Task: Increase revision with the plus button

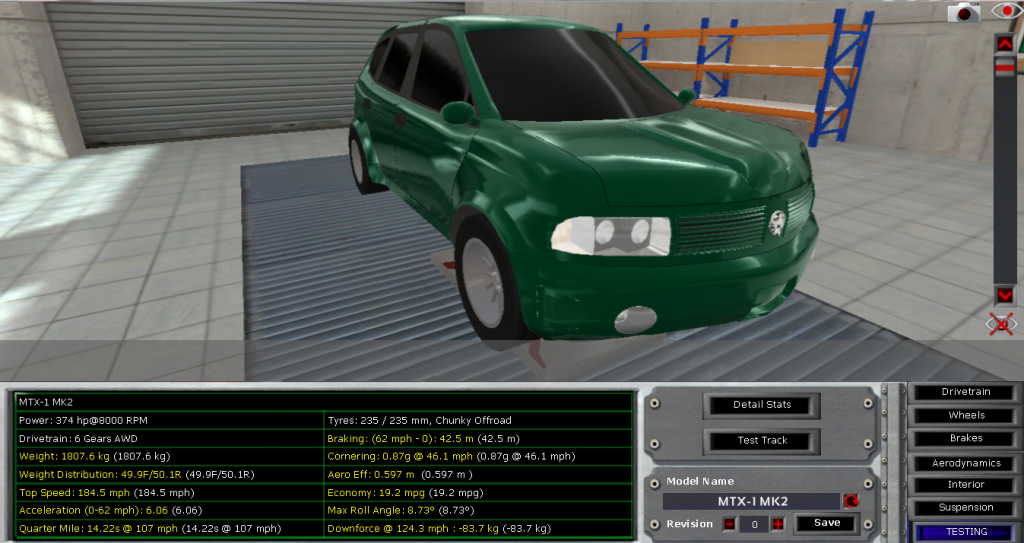Action: (777, 524)
